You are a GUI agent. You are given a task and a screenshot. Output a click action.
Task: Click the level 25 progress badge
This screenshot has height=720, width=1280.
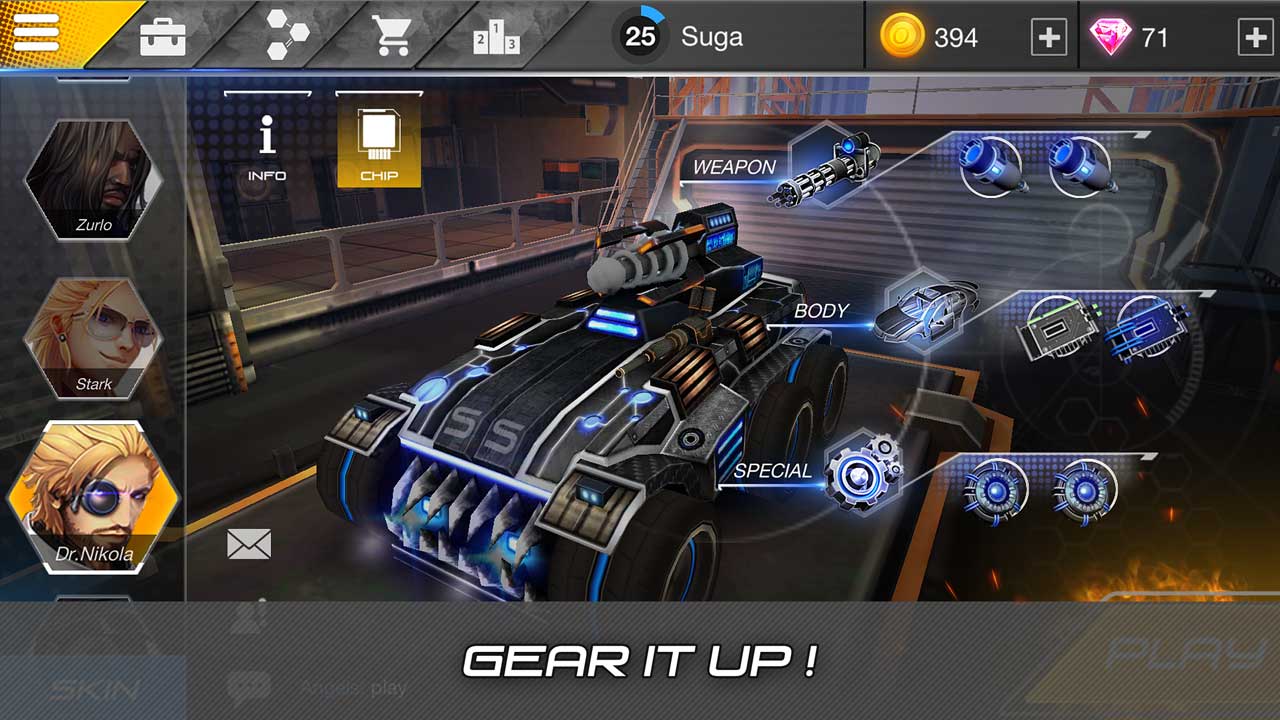coord(637,38)
